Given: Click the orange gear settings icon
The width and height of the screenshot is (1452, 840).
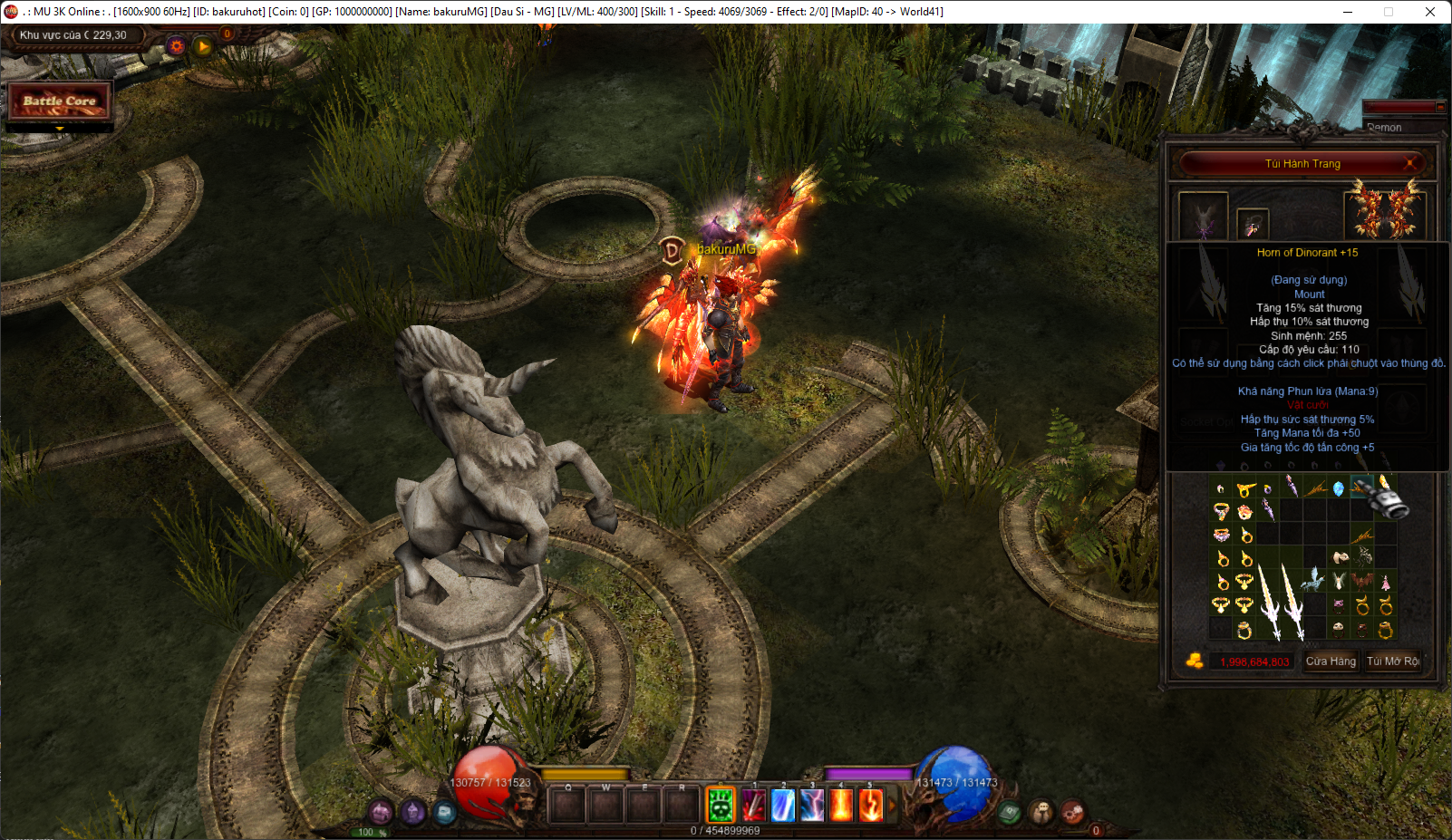Looking at the screenshot, I should pyautogui.click(x=177, y=45).
